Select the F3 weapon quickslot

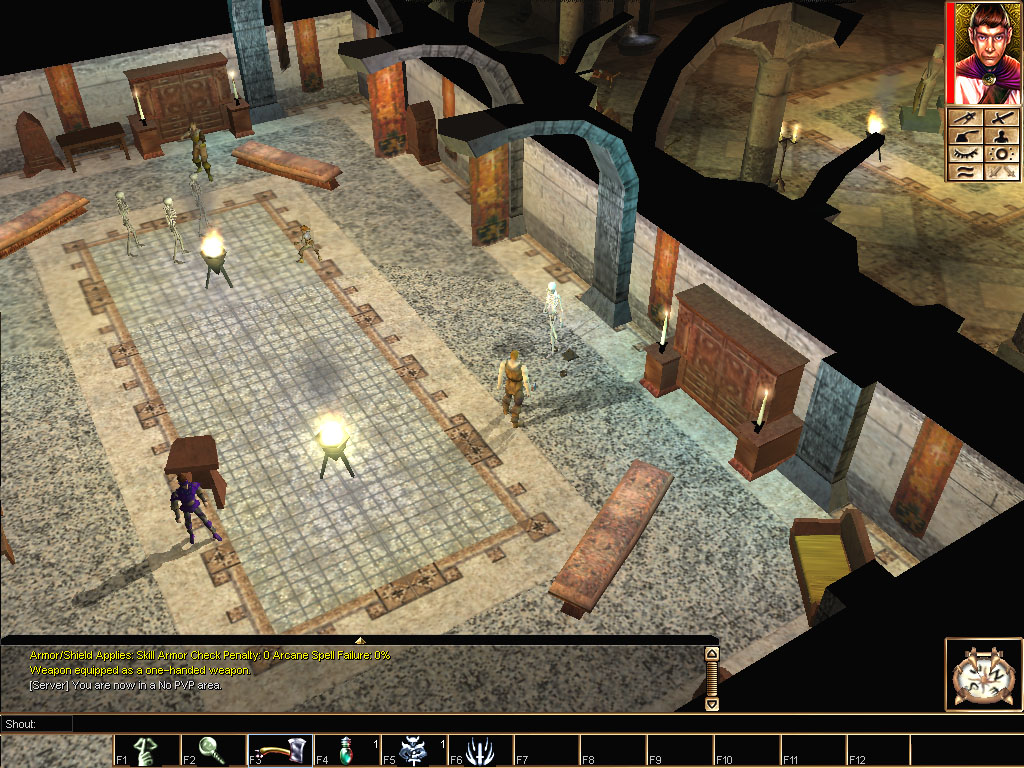[x=280, y=751]
